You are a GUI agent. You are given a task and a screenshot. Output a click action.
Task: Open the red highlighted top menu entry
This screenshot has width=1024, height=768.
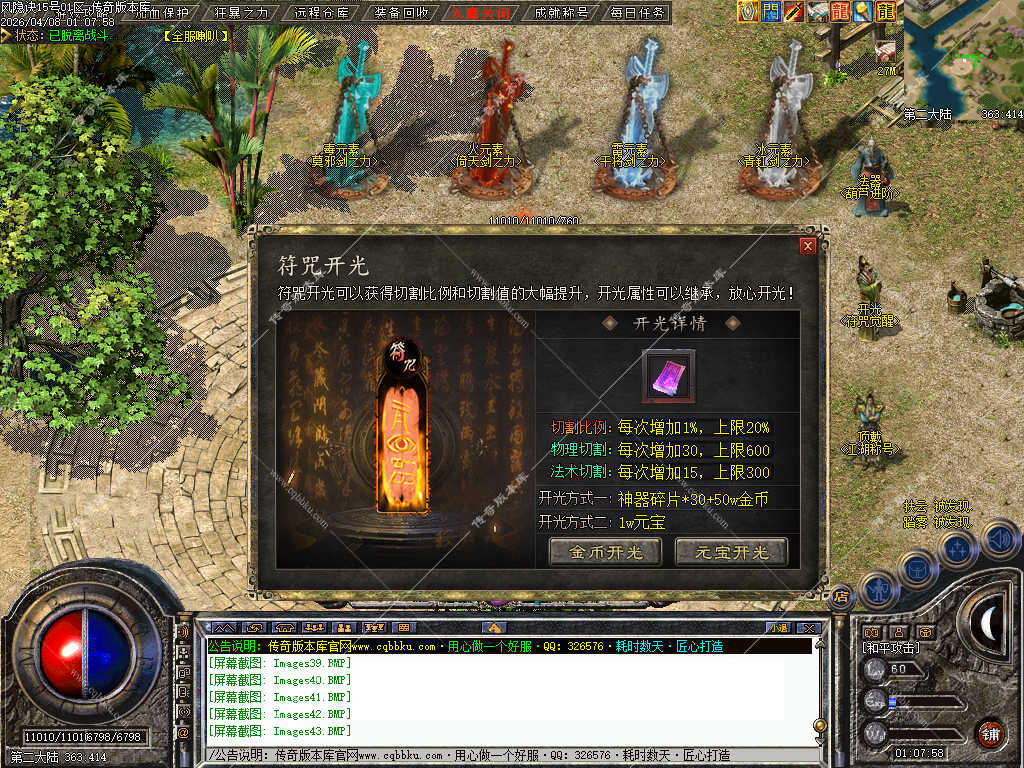pos(481,13)
